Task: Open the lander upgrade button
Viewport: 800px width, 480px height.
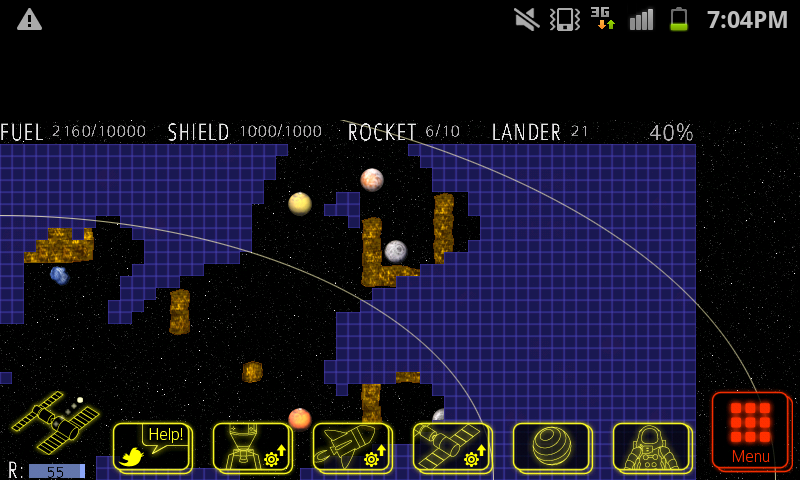Action: [x=251, y=446]
